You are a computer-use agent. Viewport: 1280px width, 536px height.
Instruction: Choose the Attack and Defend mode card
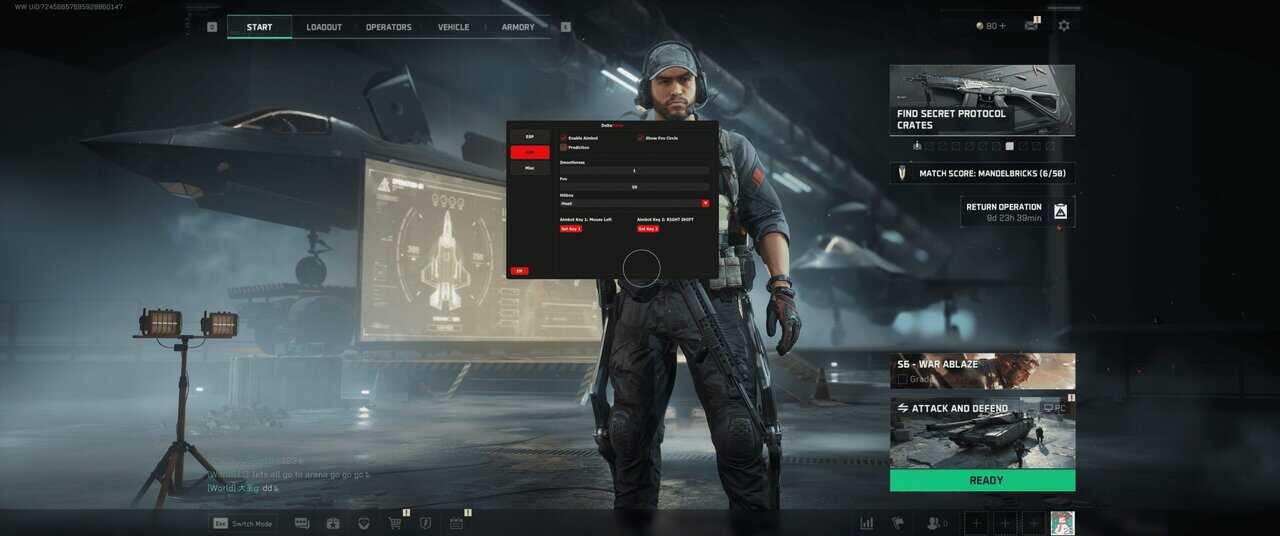coord(982,432)
